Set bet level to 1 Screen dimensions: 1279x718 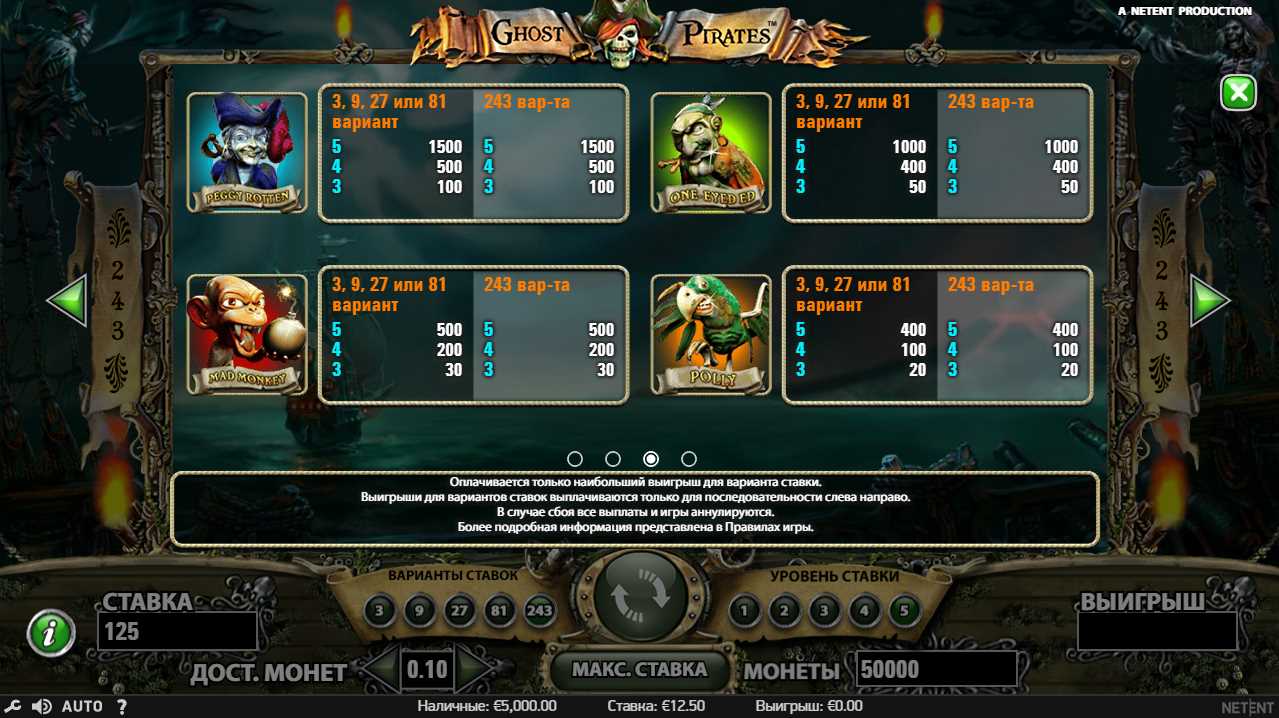click(x=744, y=609)
